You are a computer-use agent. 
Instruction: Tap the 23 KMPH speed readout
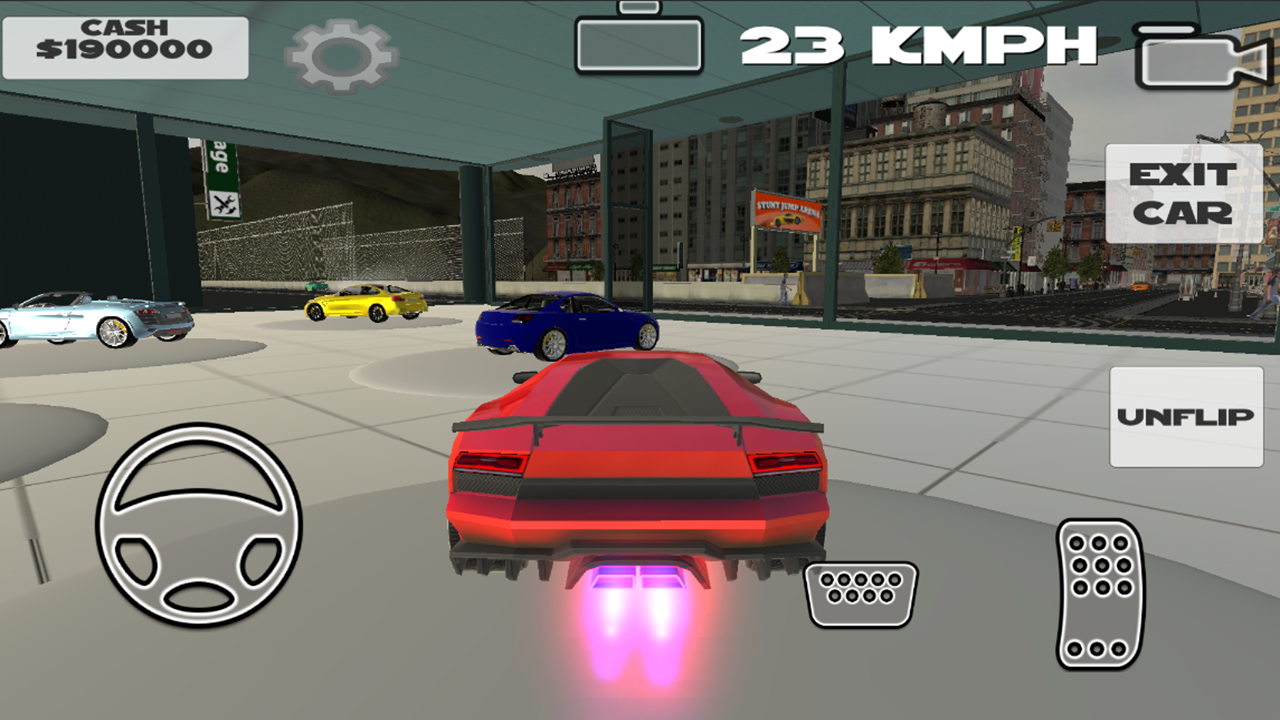[x=920, y=45]
